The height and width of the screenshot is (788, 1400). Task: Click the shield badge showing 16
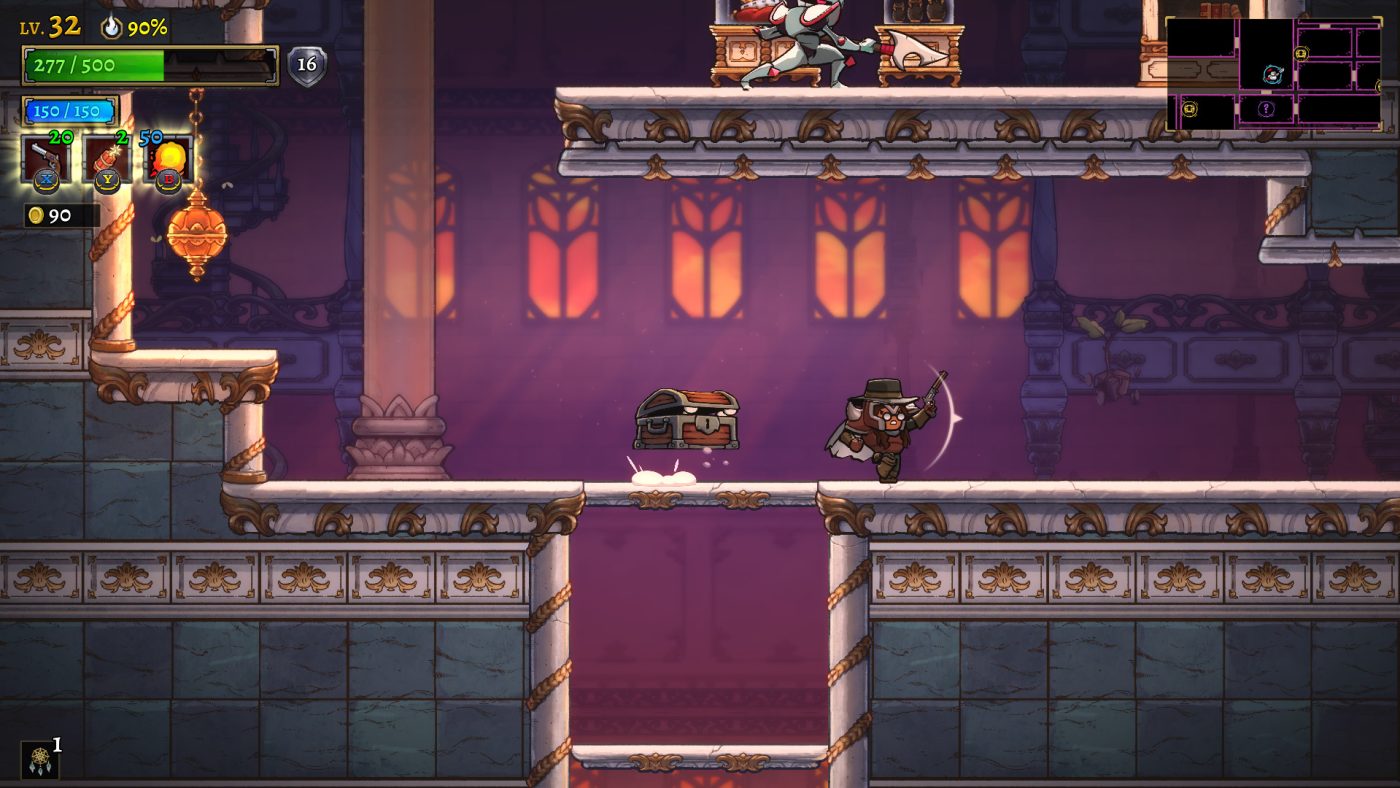point(308,63)
